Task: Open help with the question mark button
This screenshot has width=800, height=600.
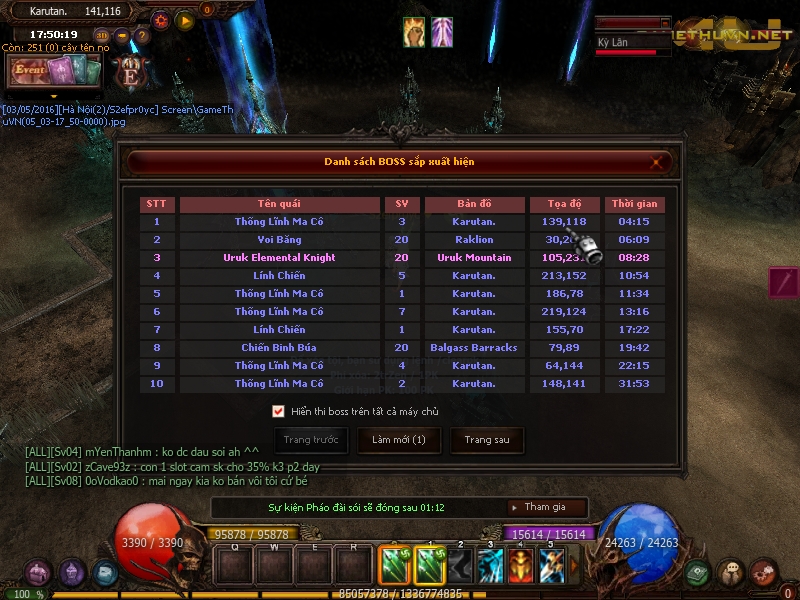Action: [x=142, y=36]
